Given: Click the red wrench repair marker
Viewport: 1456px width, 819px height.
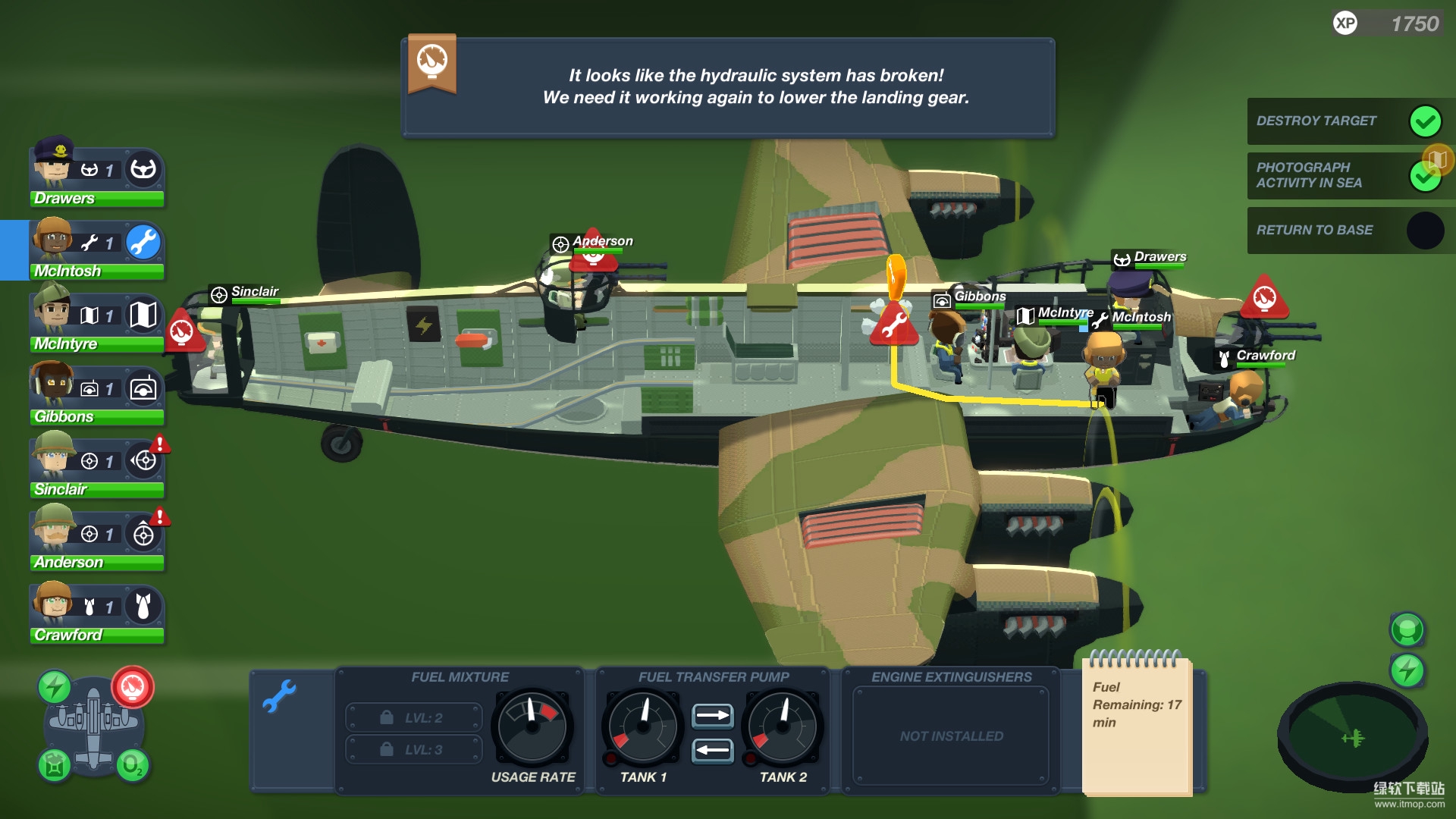Looking at the screenshot, I should [893, 325].
